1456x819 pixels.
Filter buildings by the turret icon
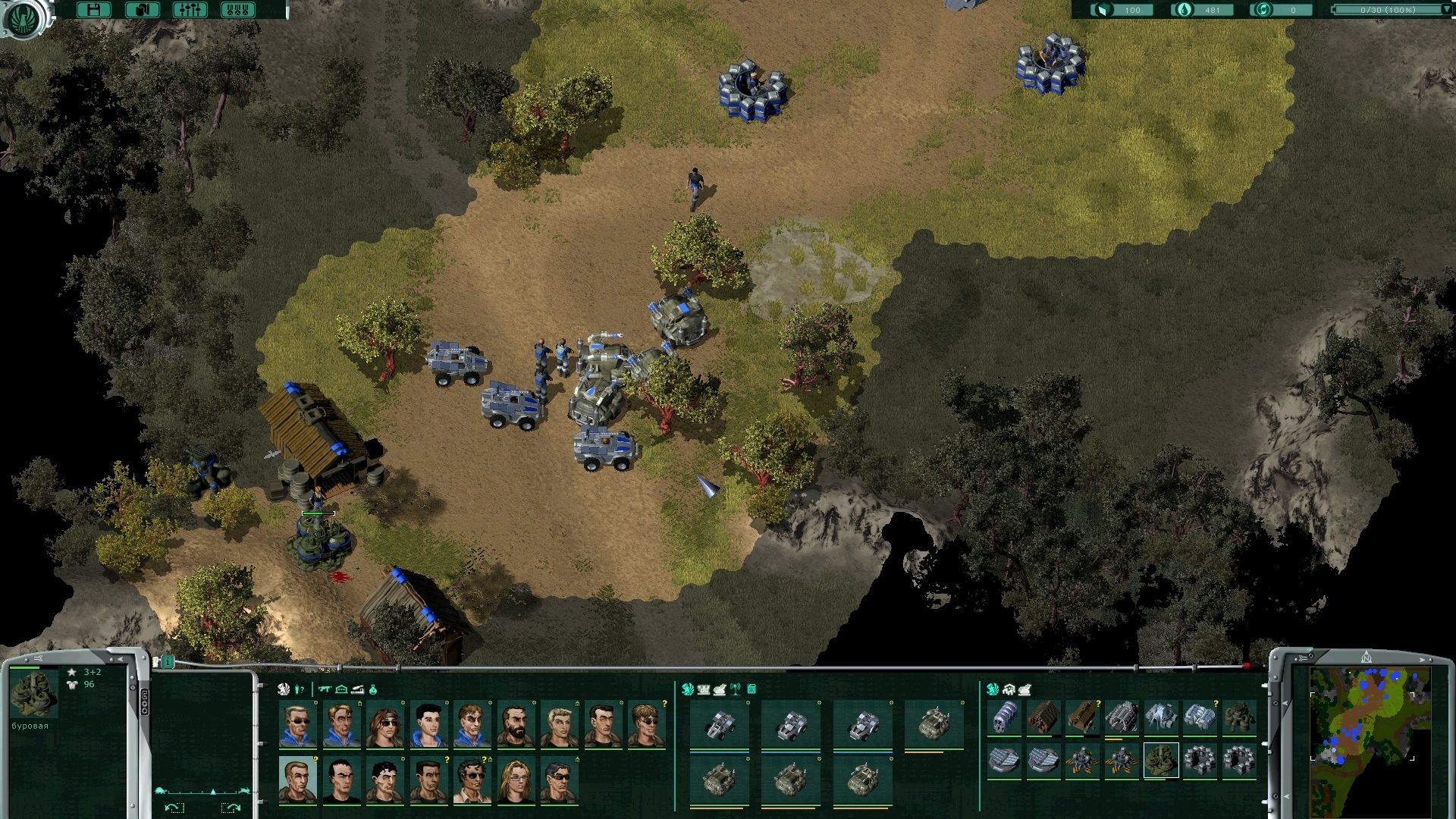coord(1025,689)
